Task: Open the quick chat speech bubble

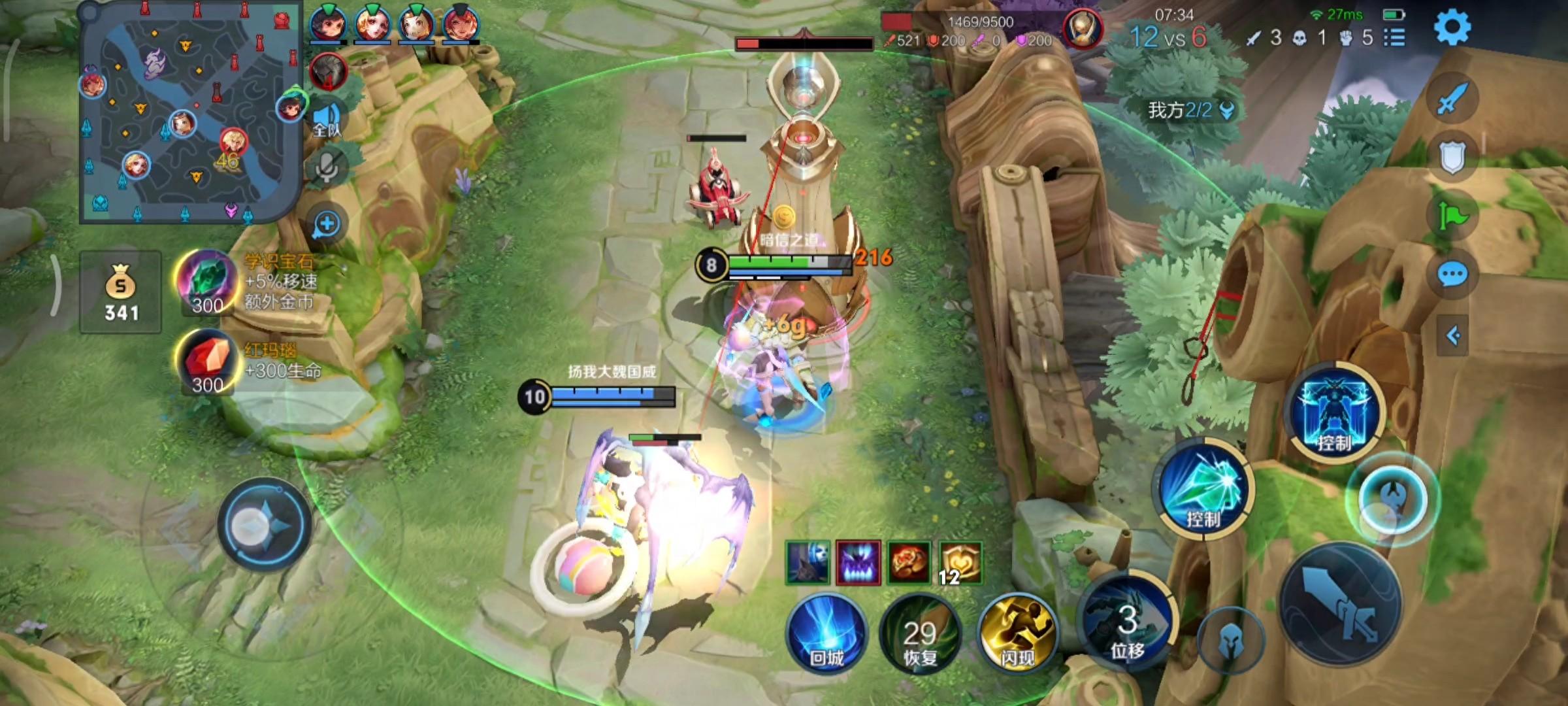Action: click(x=1452, y=275)
